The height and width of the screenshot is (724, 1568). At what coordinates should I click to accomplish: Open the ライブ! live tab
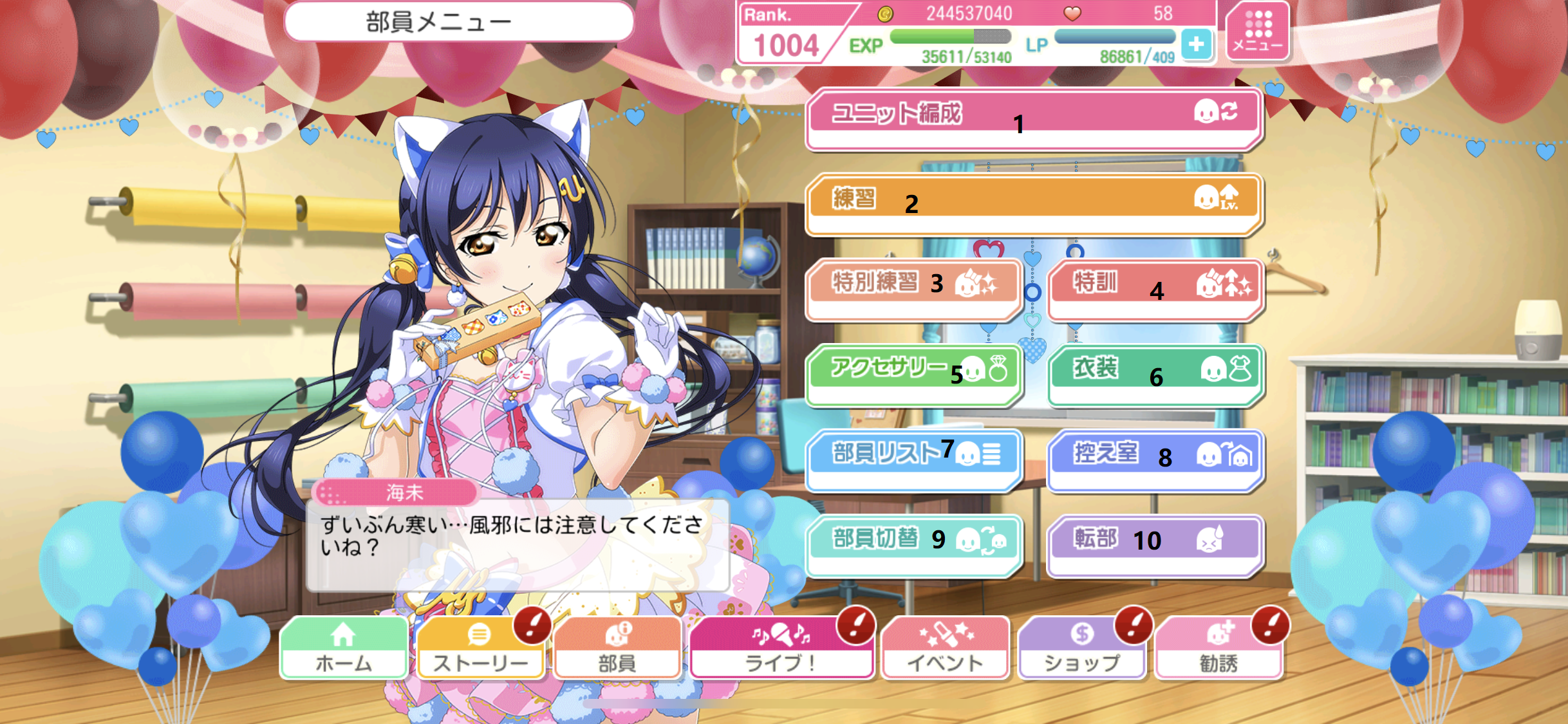click(781, 648)
